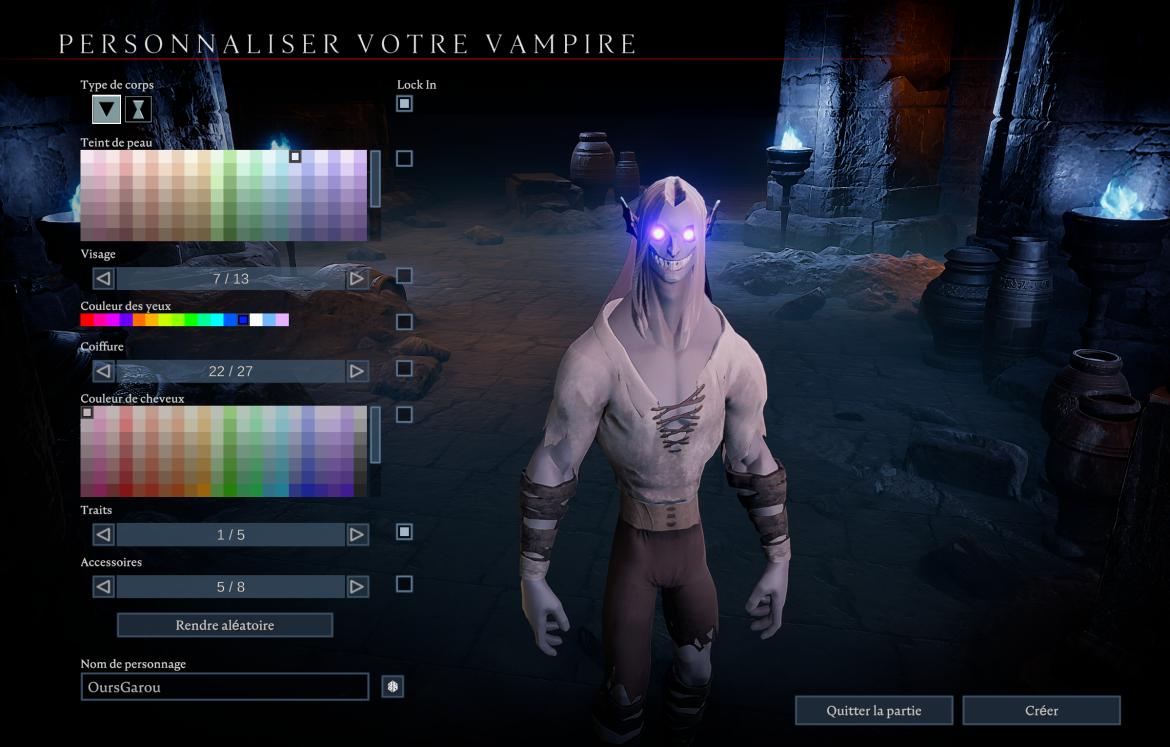
Task: Create the vampire with Créer
Action: [1041, 711]
